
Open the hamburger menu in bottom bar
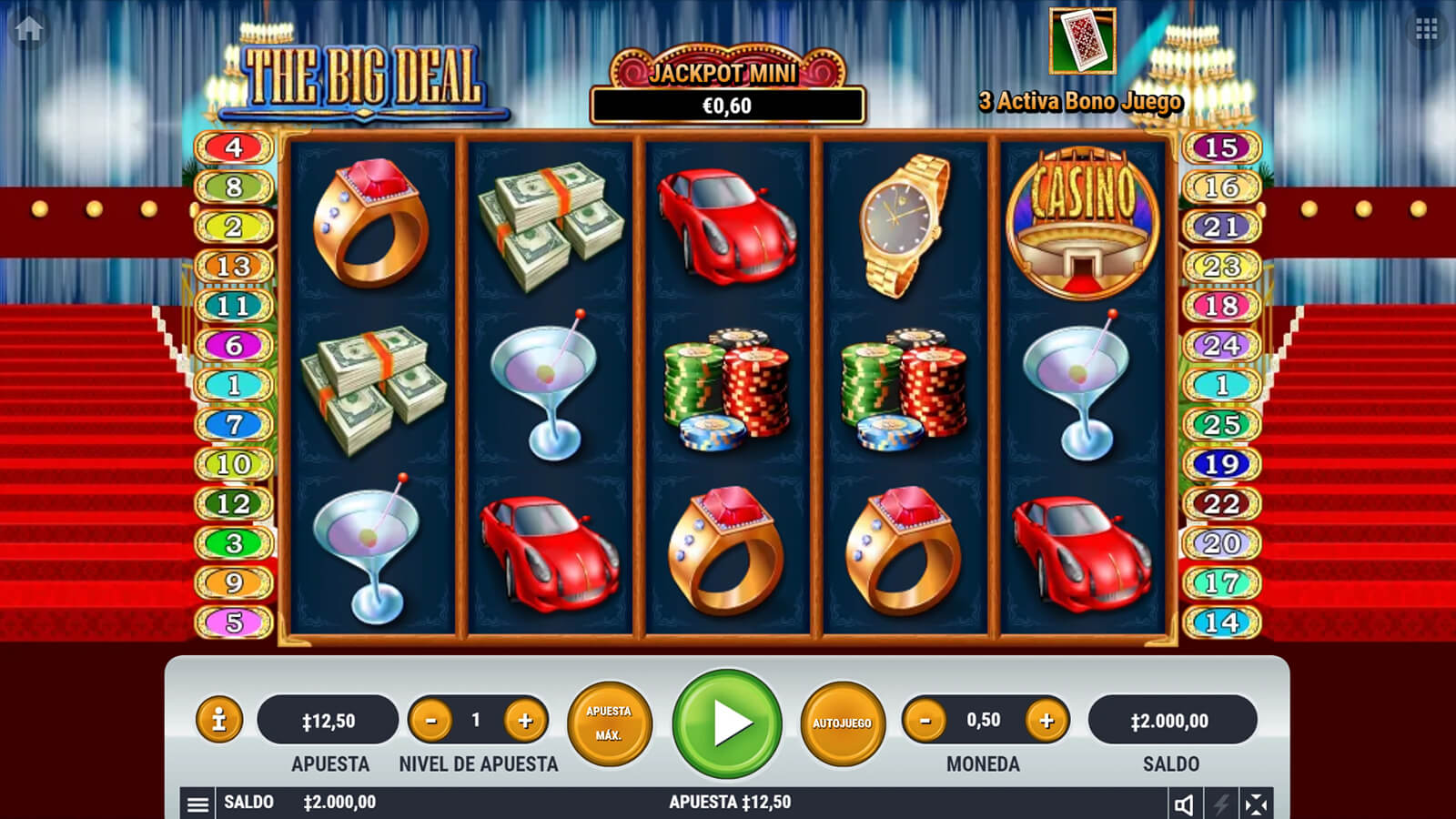pyautogui.click(x=197, y=804)
